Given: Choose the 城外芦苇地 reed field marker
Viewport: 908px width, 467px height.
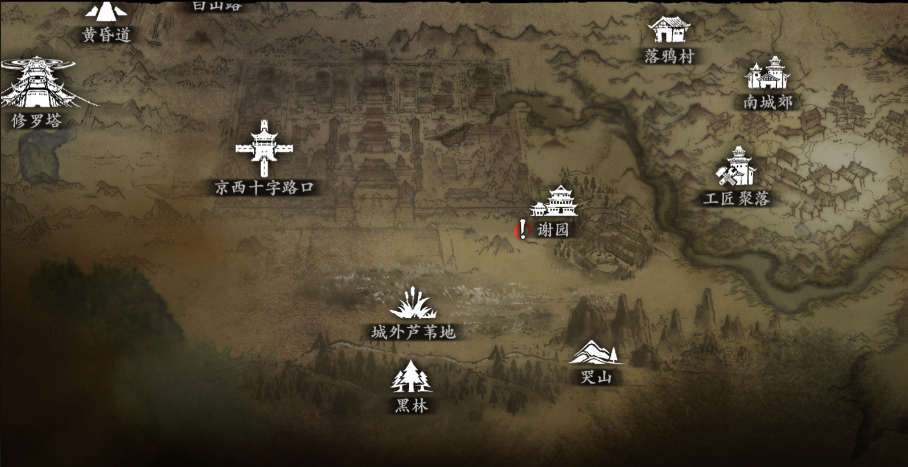Looking at the screenshot, I should (412, 304).
